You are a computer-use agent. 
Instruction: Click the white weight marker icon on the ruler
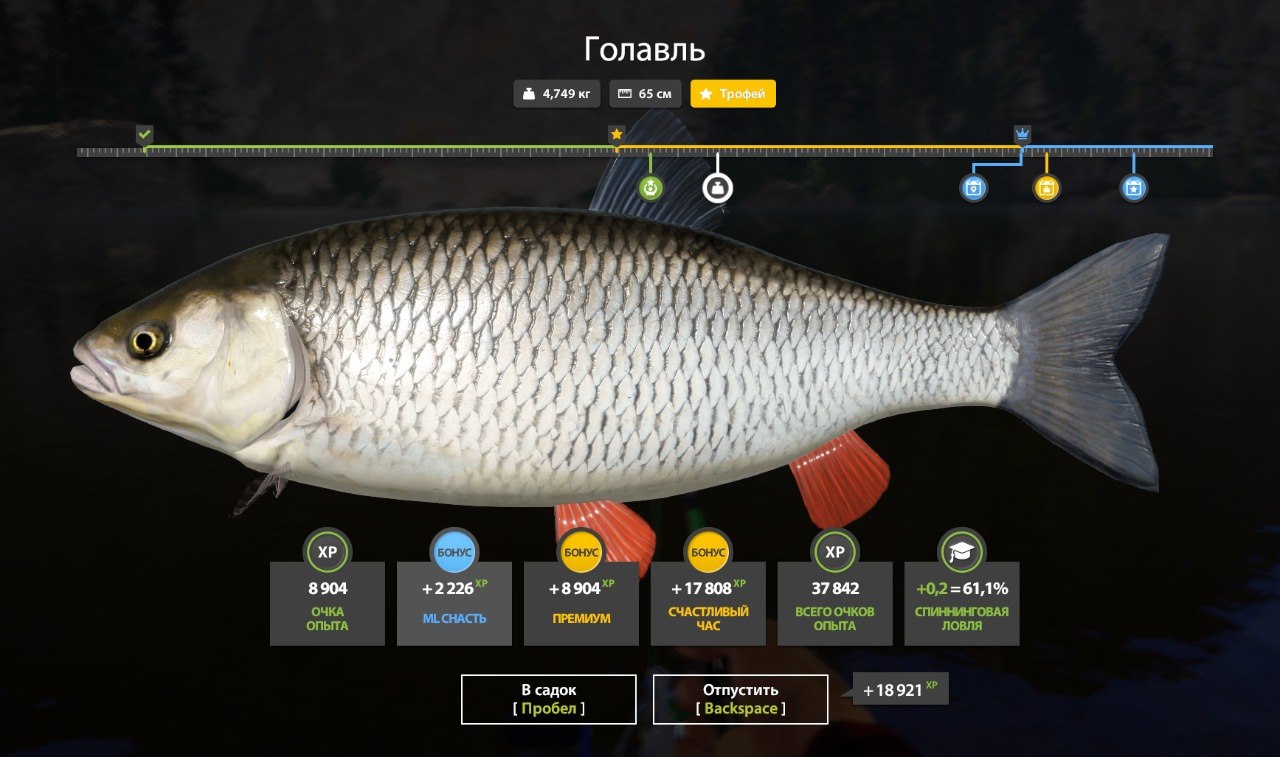[717, 189]
